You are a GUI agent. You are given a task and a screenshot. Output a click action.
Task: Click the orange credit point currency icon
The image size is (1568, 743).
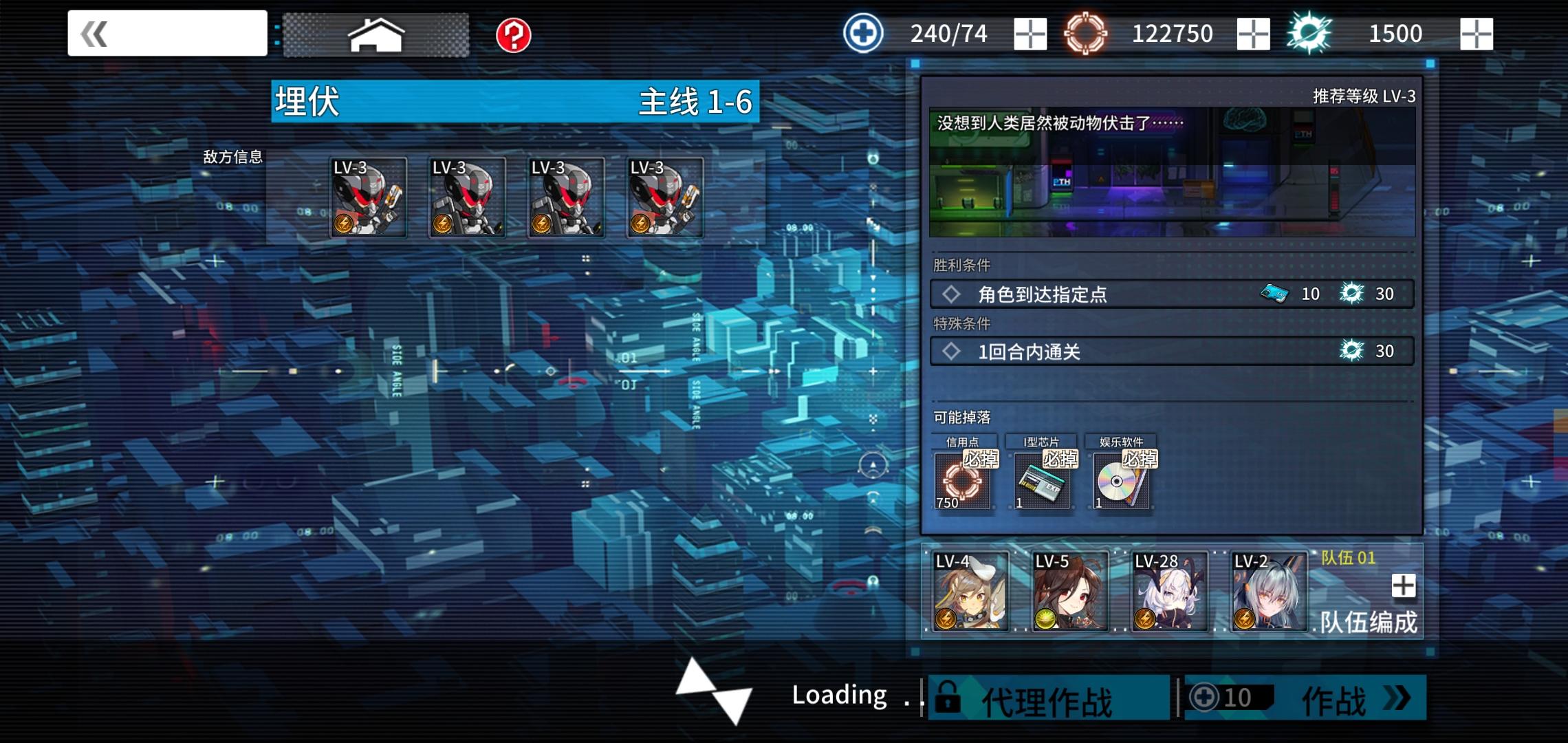click(1087, 32)
